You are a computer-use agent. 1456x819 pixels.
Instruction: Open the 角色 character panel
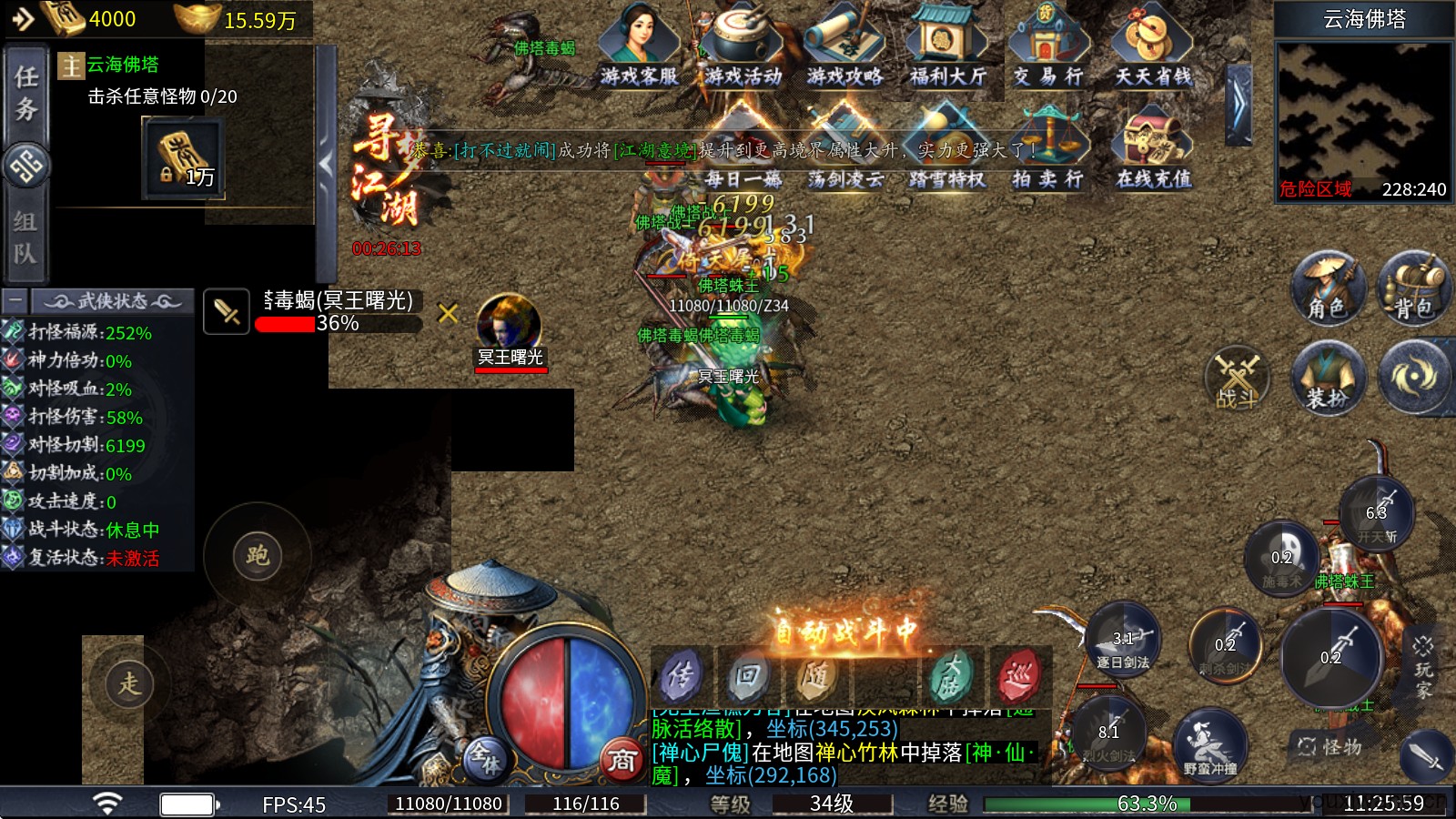[1328, 288]
